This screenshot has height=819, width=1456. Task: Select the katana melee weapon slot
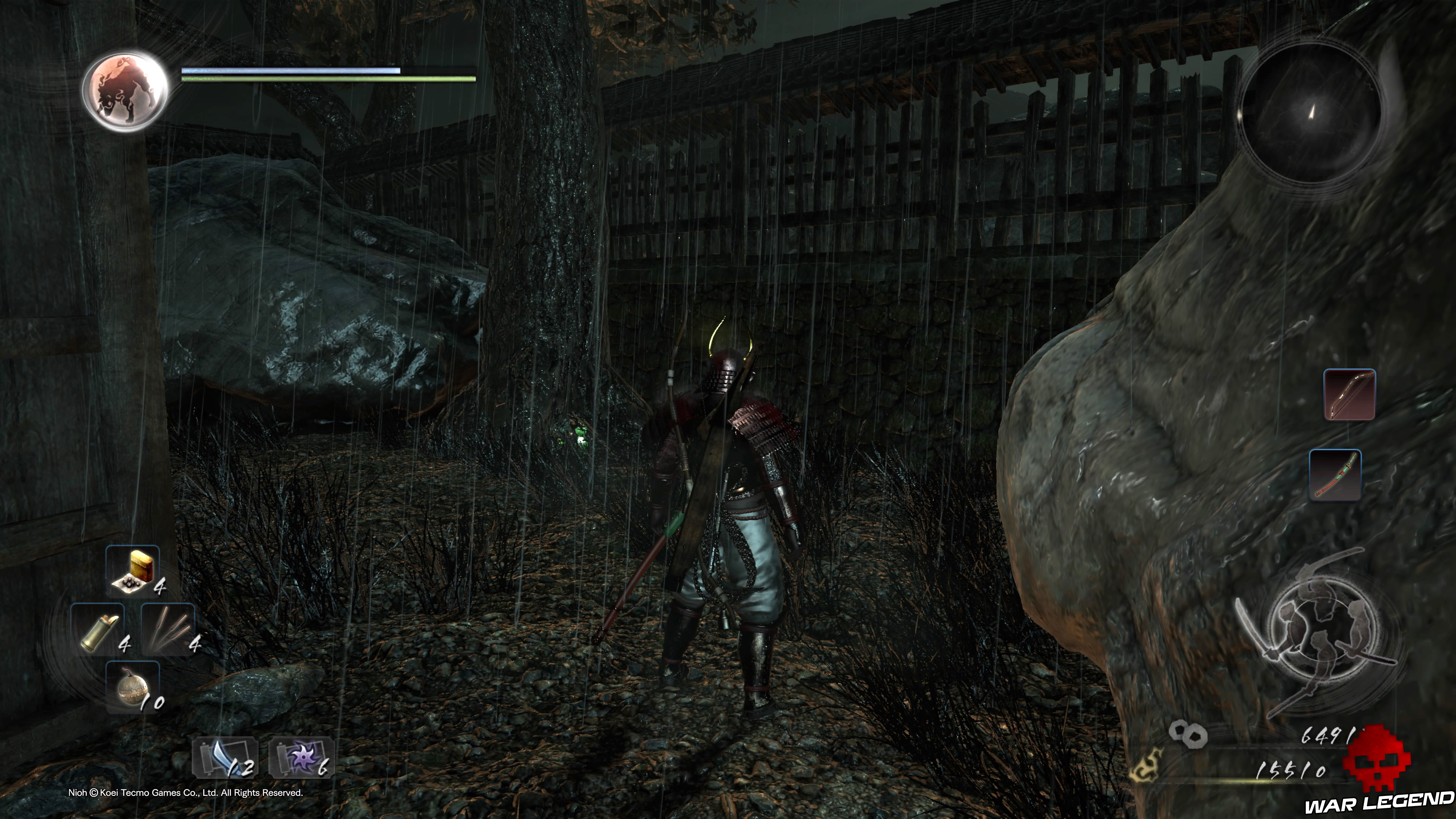[1335, 475]
